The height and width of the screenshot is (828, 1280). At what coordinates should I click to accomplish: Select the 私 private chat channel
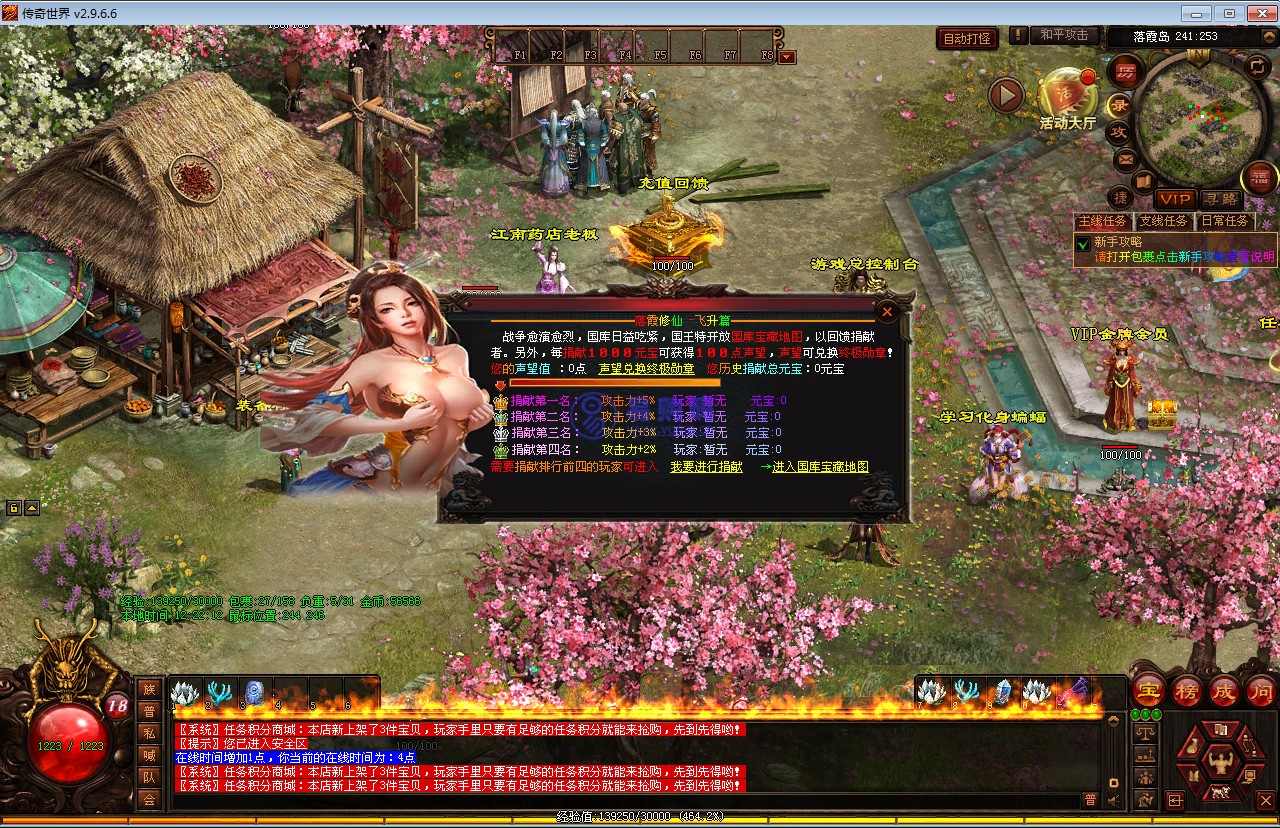tap(149, 733)
